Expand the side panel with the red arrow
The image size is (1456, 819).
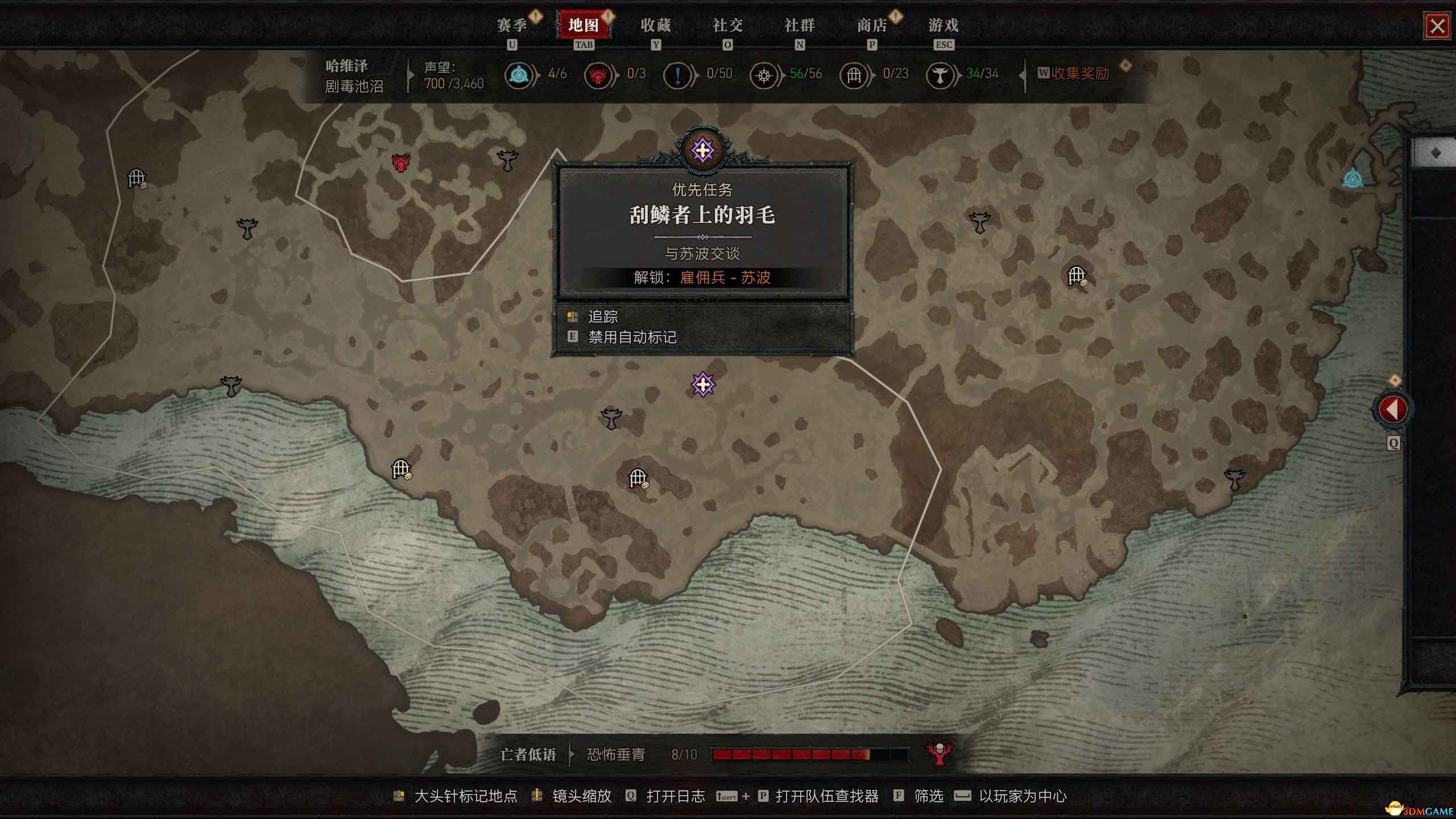(x=1393, y=409)
